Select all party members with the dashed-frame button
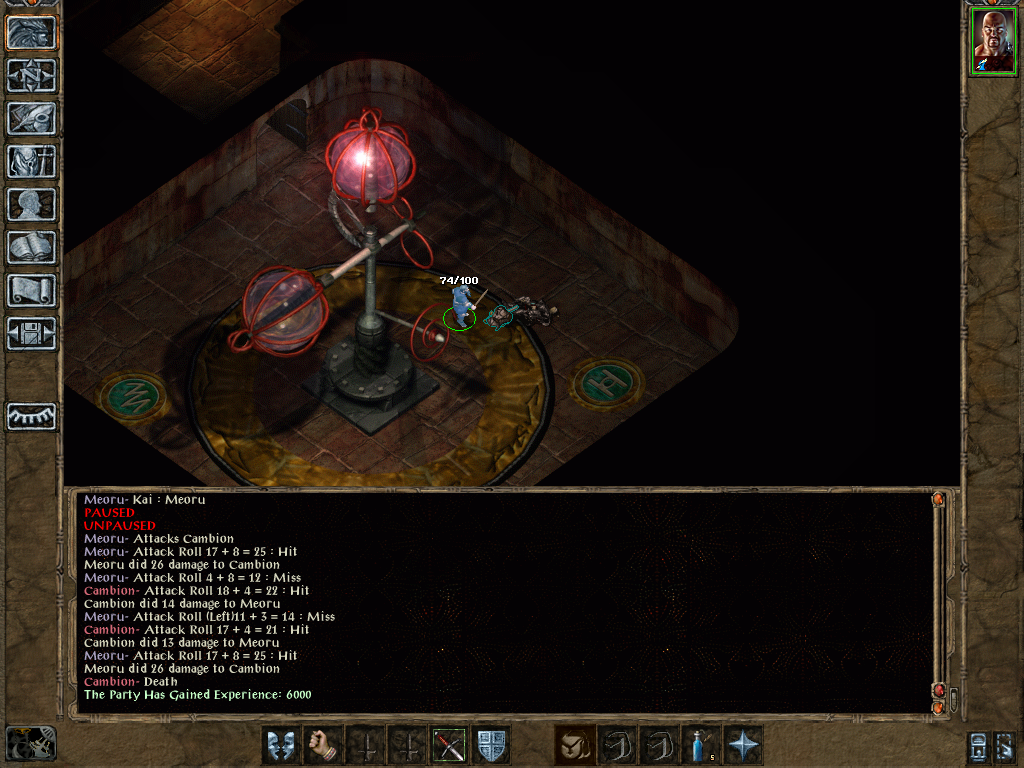1024x768 pixels. pyautogui.click(x=1004, y=746)
